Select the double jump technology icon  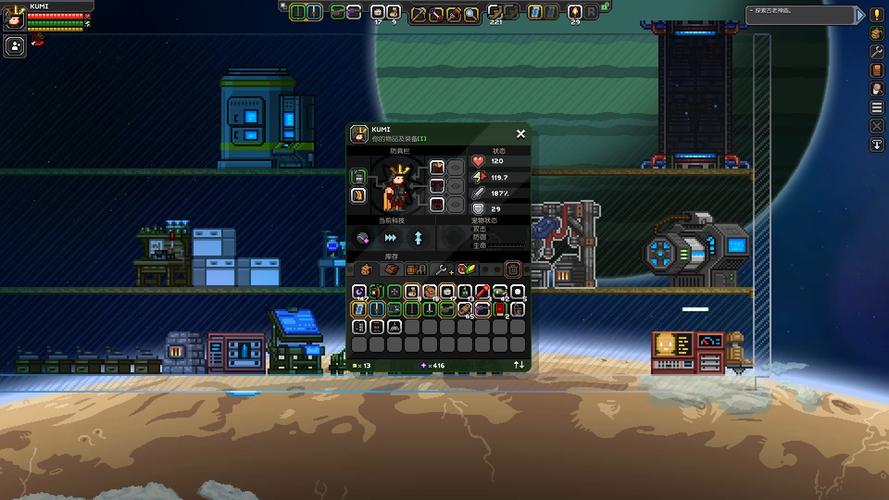pos(418,238)
